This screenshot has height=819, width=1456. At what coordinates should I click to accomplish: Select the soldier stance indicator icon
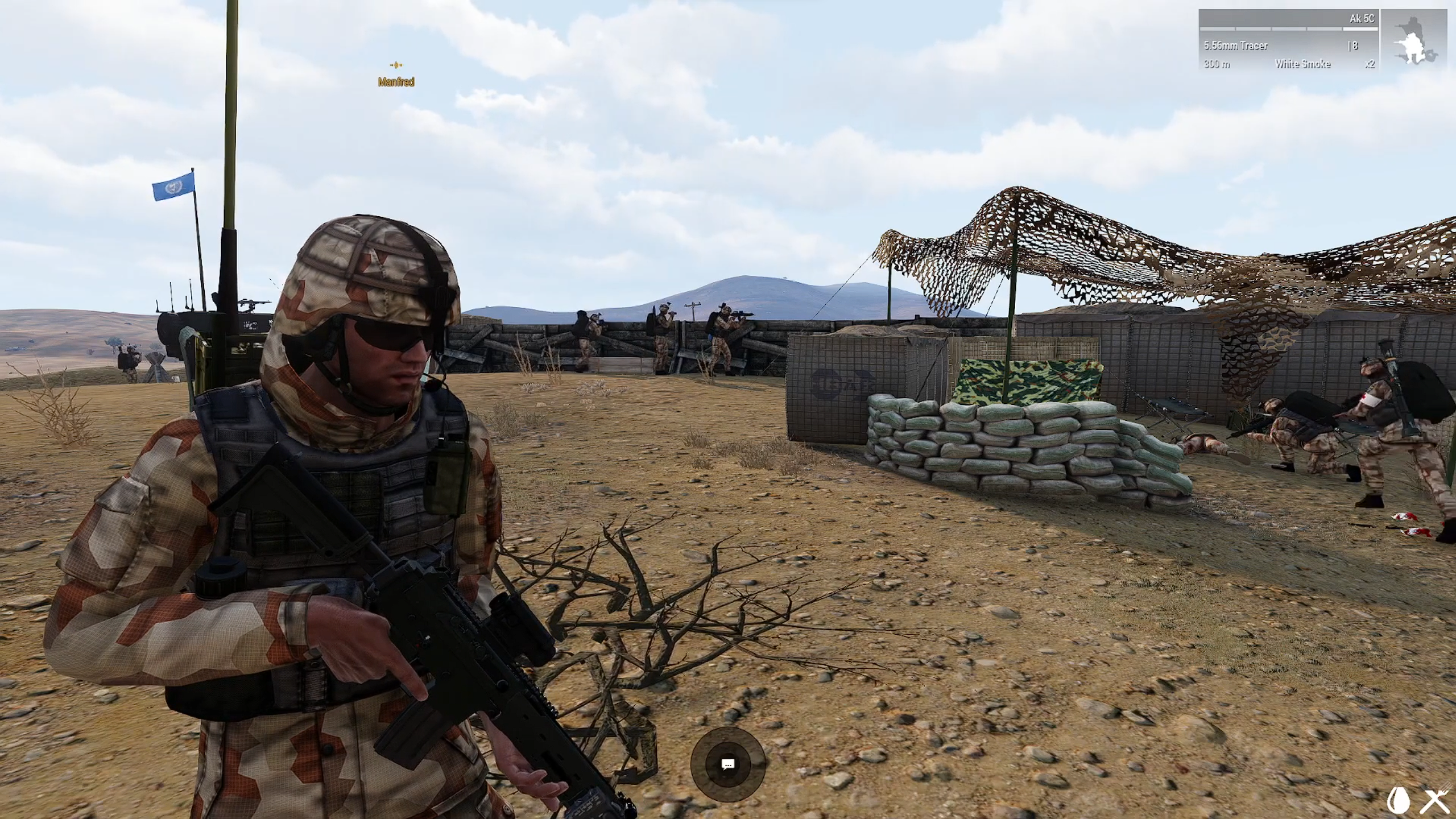pyautogui.click(x=1414, y=40)
